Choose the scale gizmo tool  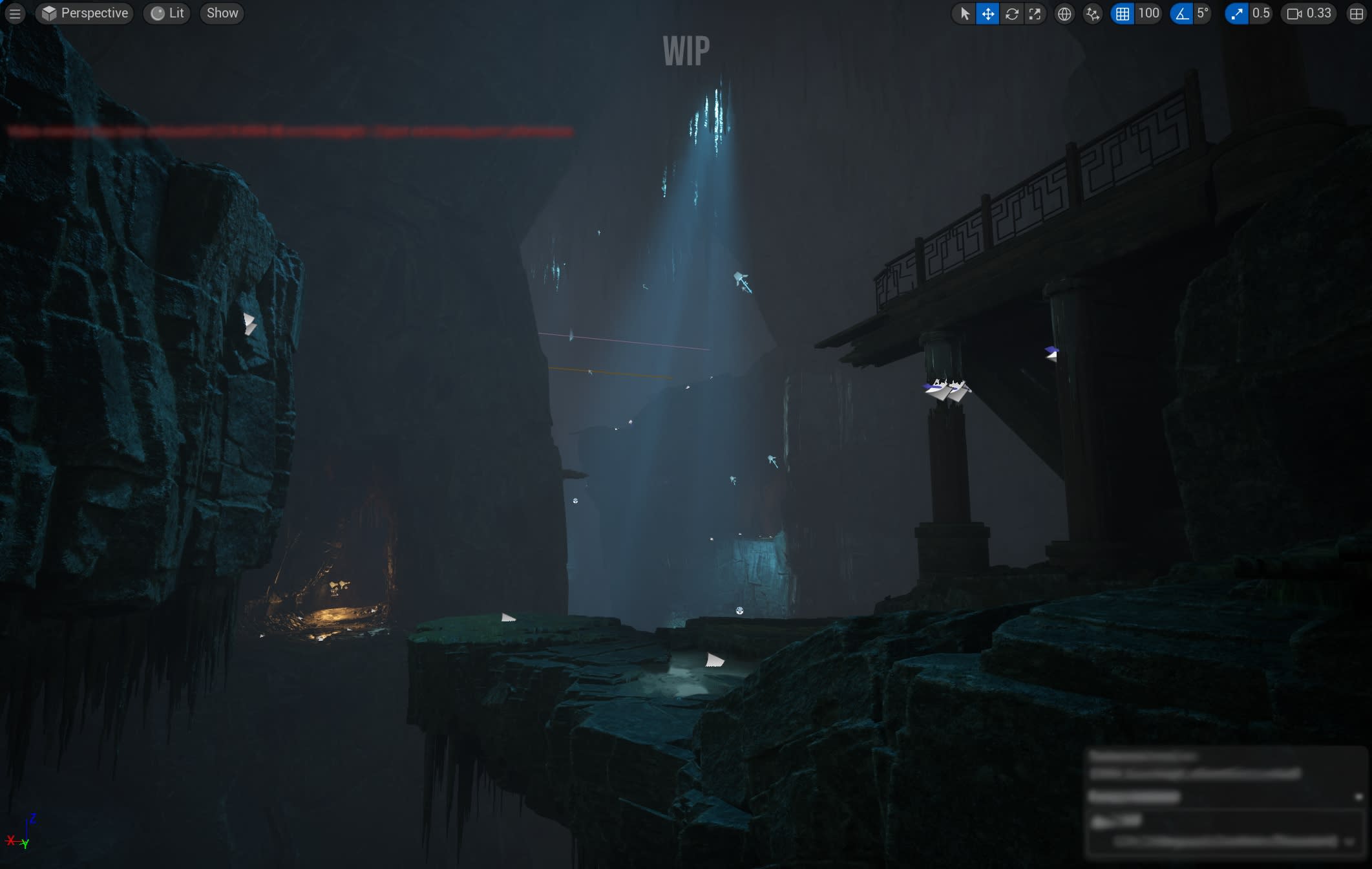click(x=1035, y=14)
